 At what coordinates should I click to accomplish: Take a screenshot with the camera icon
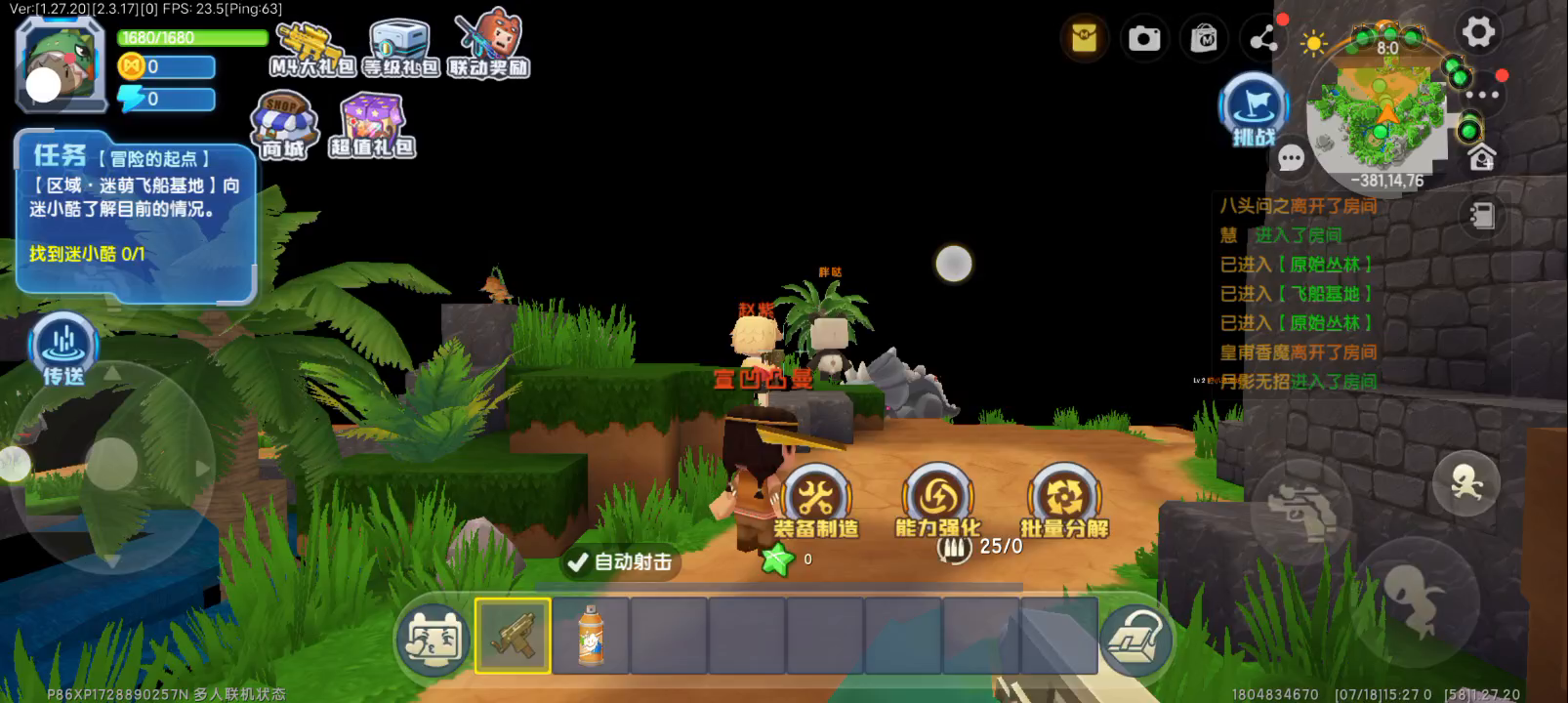(1144, 39)
